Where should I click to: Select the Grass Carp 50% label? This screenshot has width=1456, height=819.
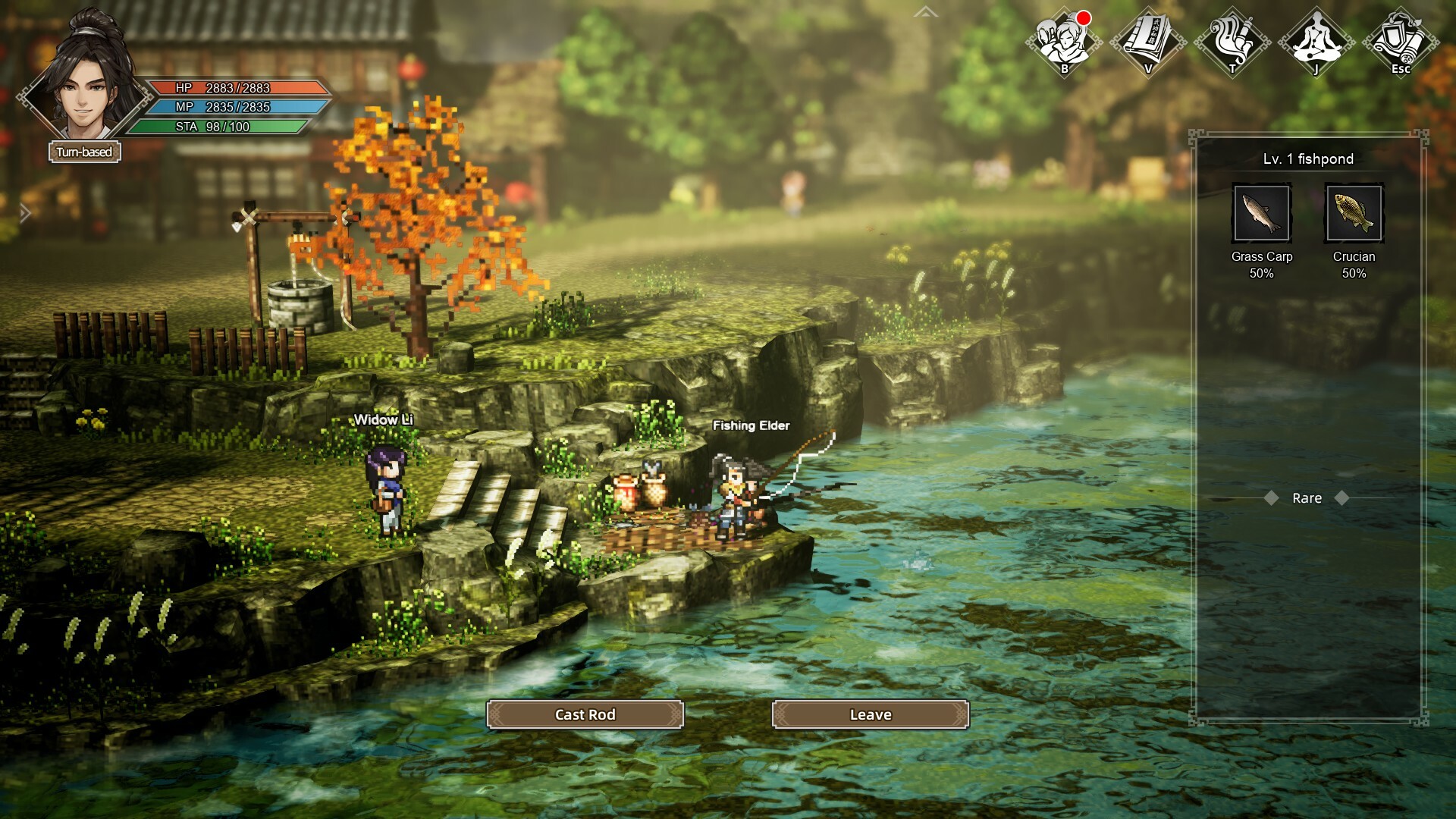tap(1262, 265)
